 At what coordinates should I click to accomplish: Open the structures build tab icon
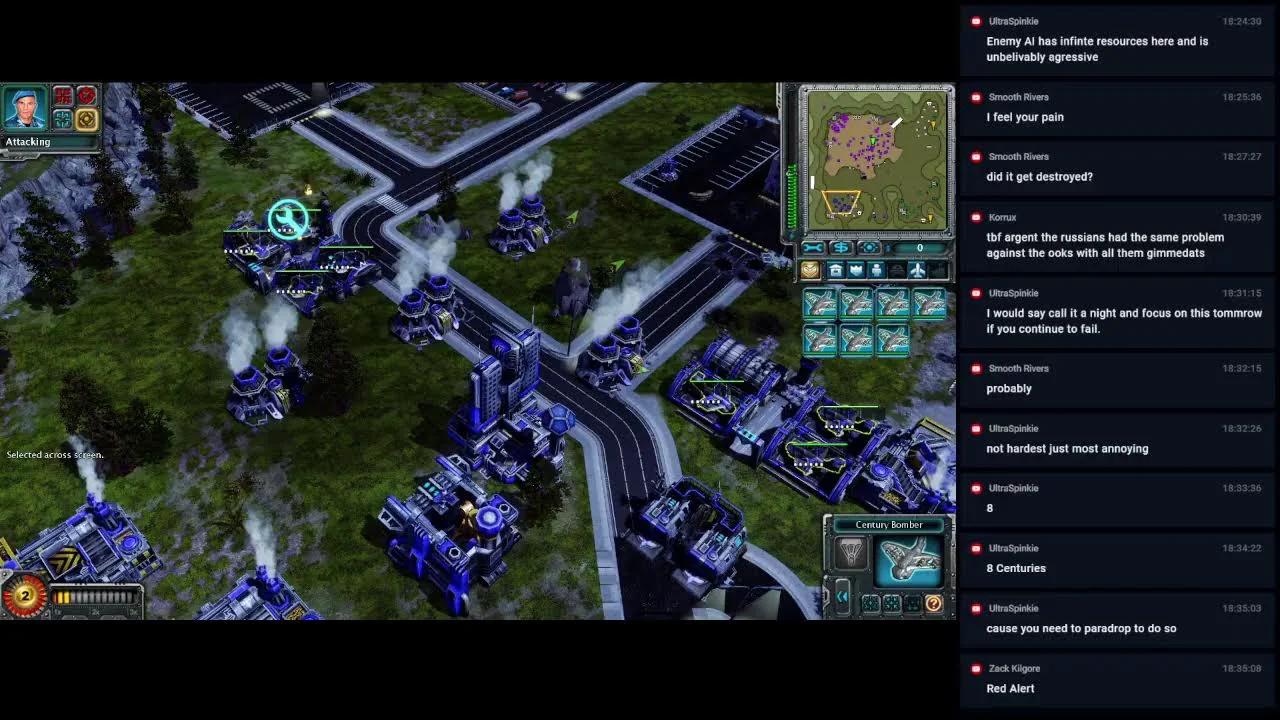[x=835, y=270]
